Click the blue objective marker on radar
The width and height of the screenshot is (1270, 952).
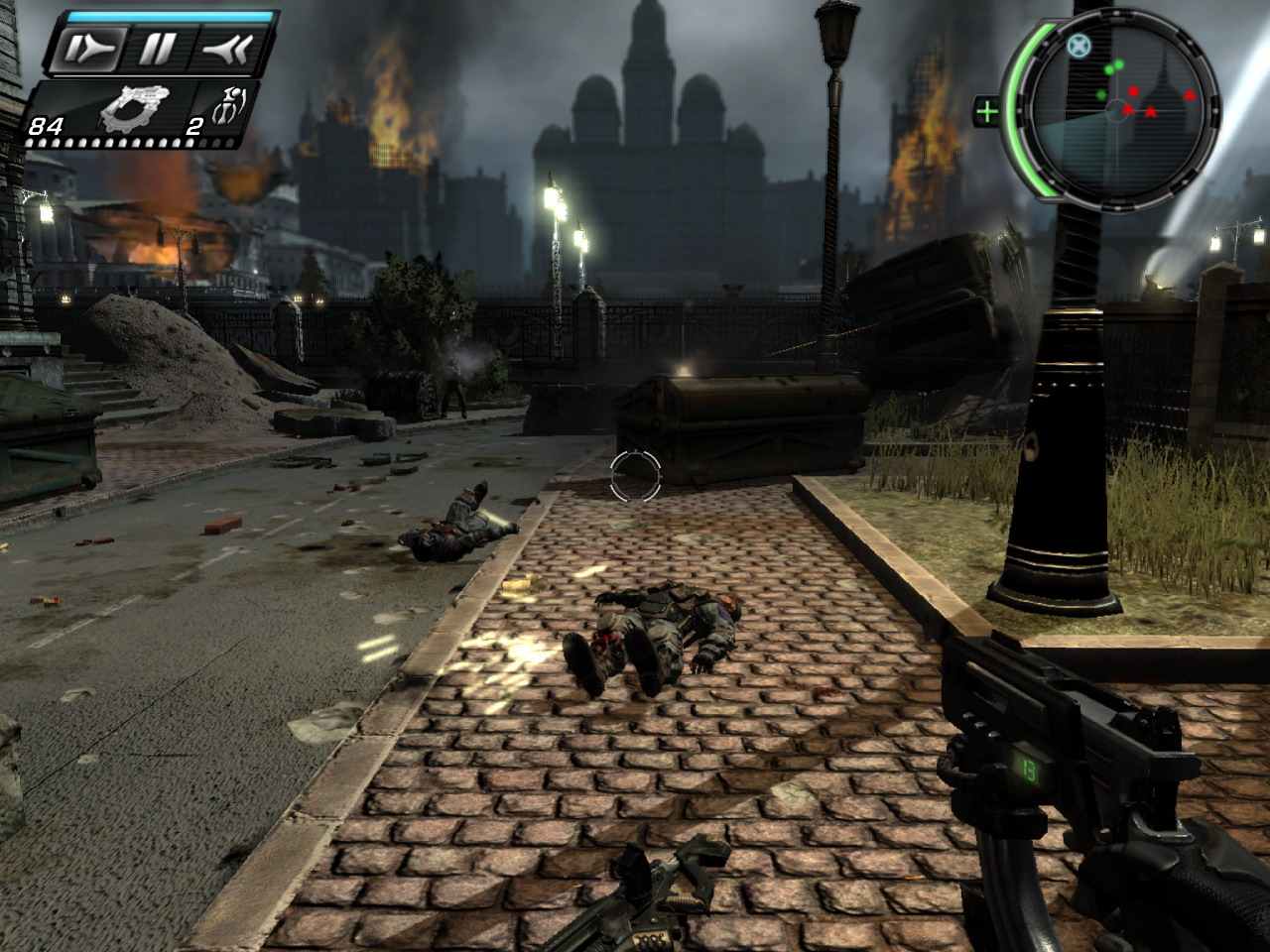click(1079, 45)
